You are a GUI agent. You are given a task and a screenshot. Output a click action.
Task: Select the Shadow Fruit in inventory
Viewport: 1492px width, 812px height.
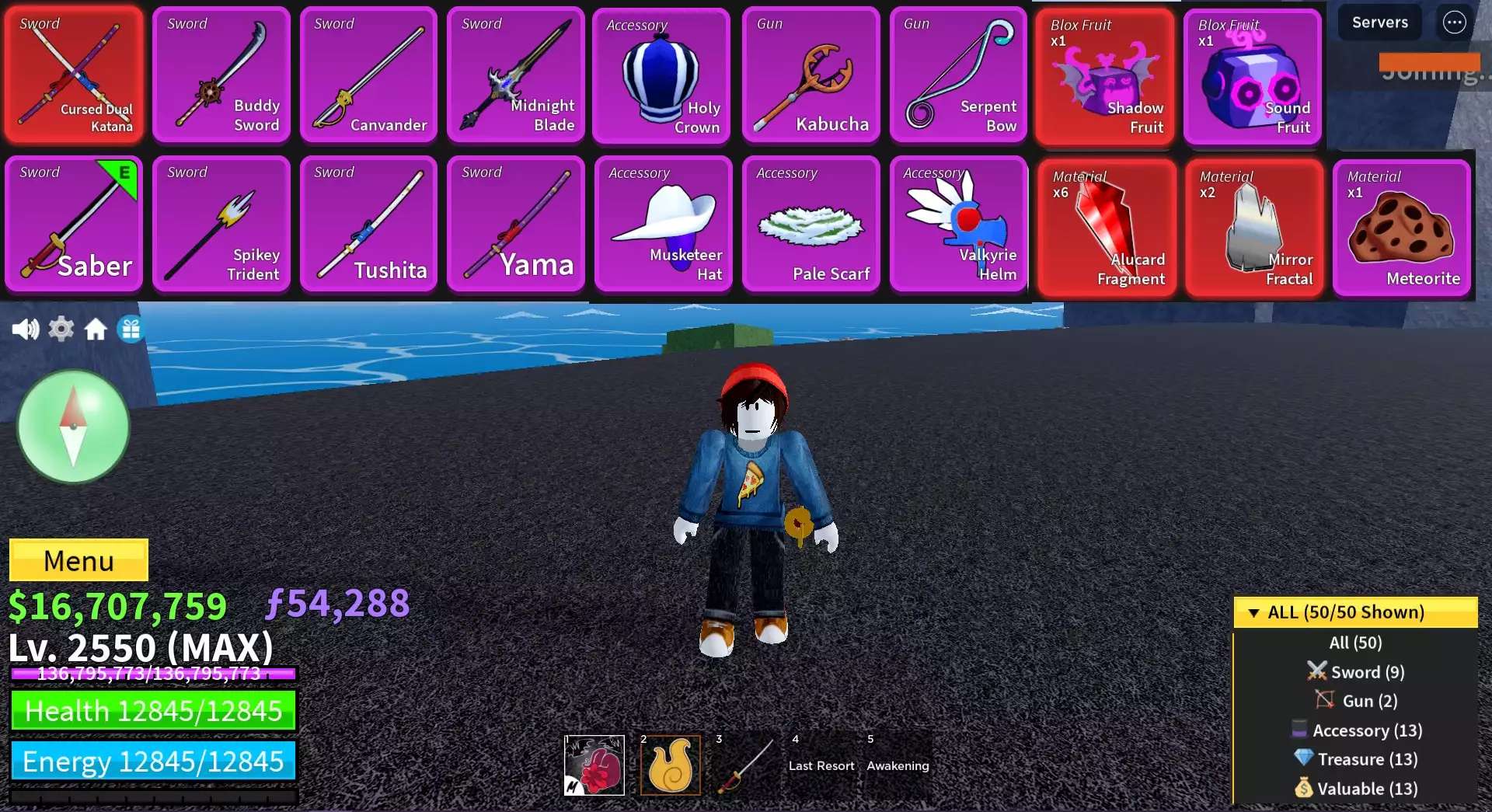click(x=1106, y=76)
